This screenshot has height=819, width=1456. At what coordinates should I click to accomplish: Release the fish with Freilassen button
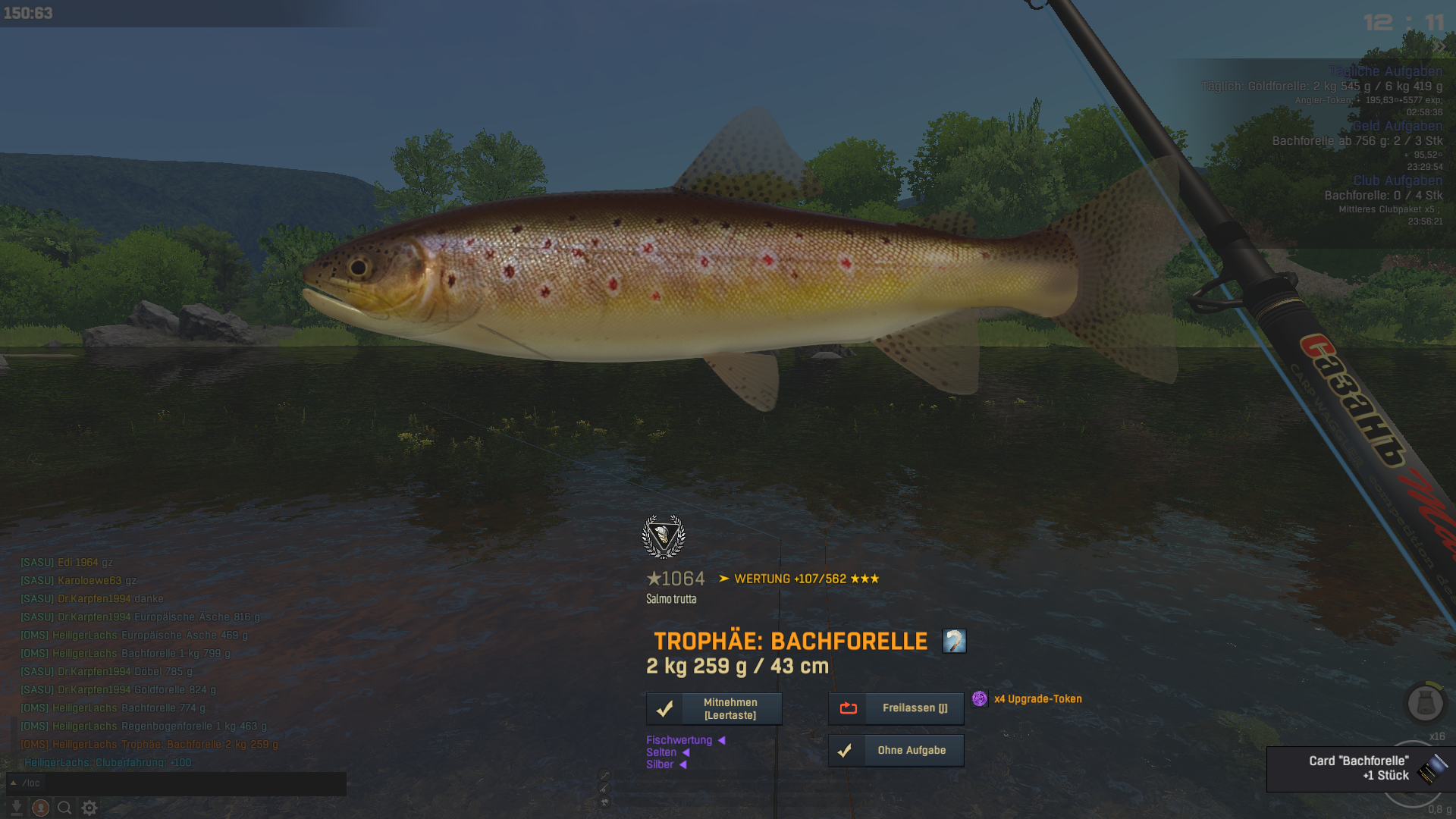(896, 708)
